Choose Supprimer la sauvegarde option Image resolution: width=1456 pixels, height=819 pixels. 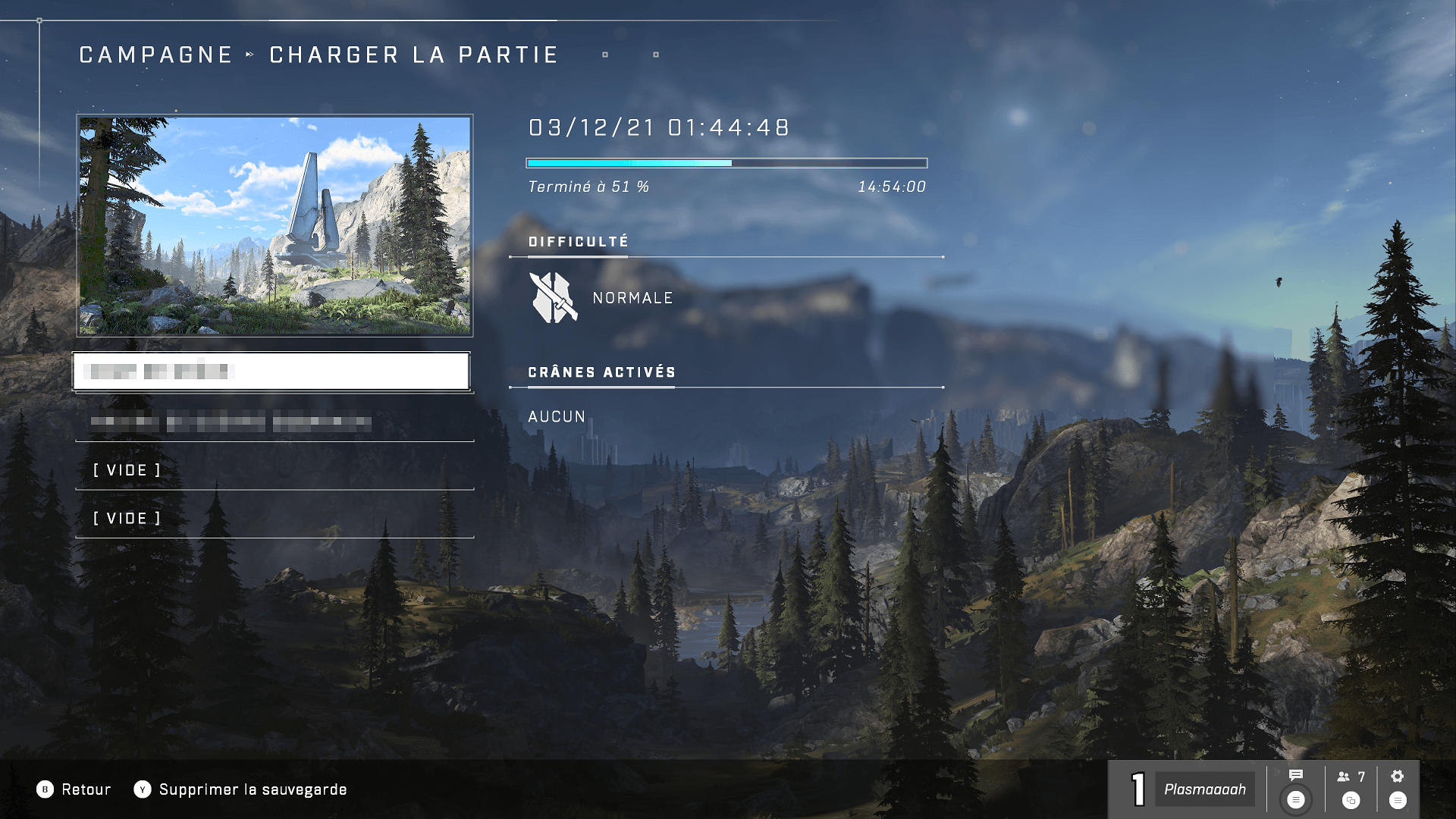point(240,789)
